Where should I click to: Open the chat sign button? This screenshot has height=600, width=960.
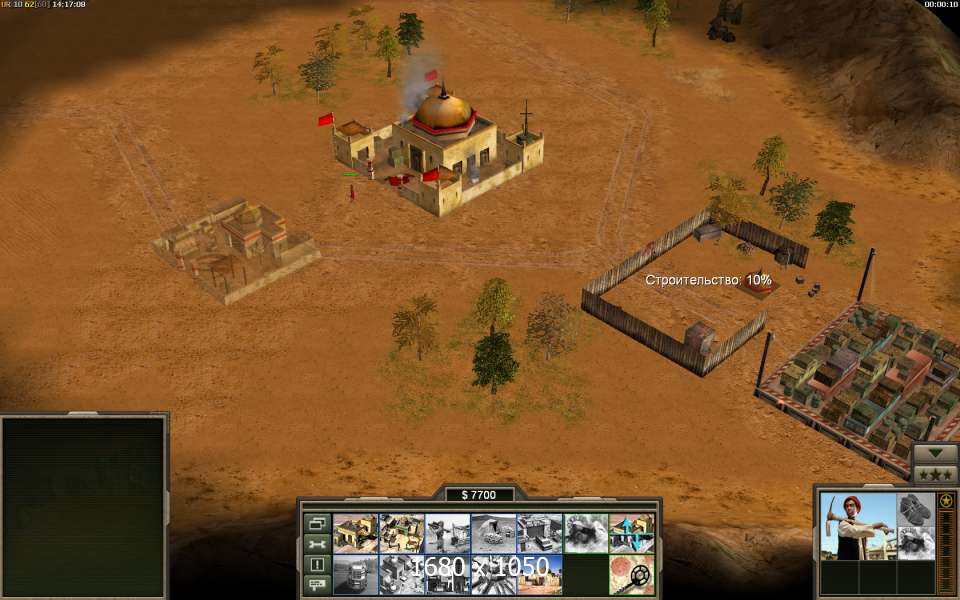click(318, 584)
